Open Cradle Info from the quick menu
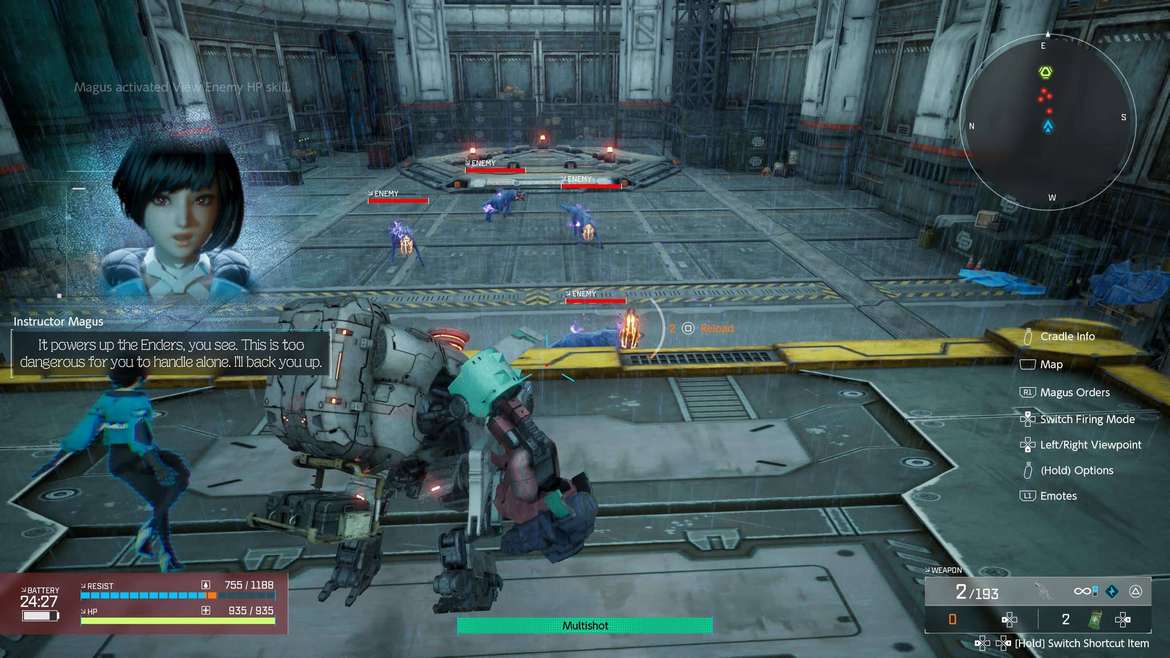 click(1066, 337)
